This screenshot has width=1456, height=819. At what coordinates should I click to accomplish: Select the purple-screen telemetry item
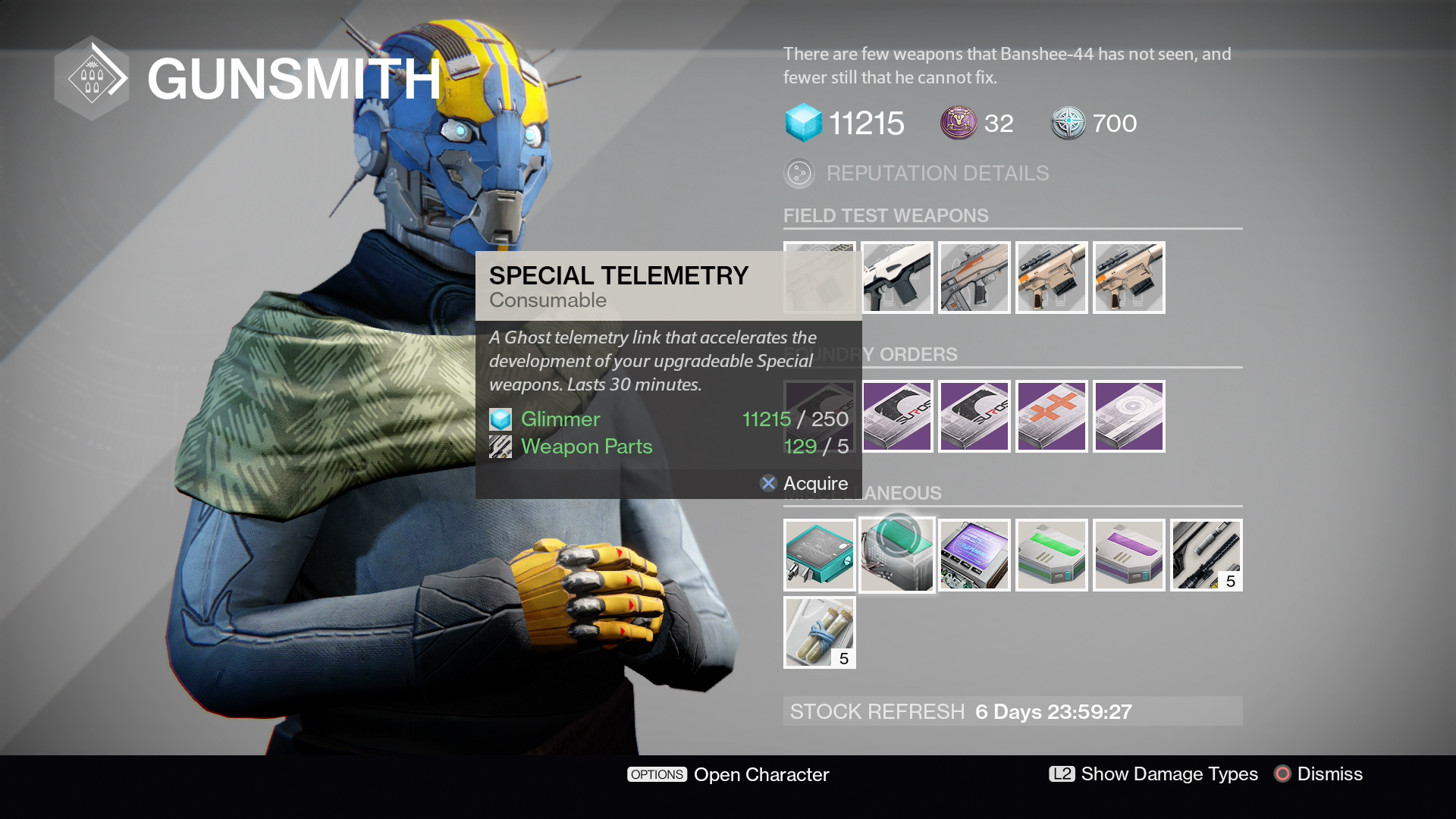point(974,555)
